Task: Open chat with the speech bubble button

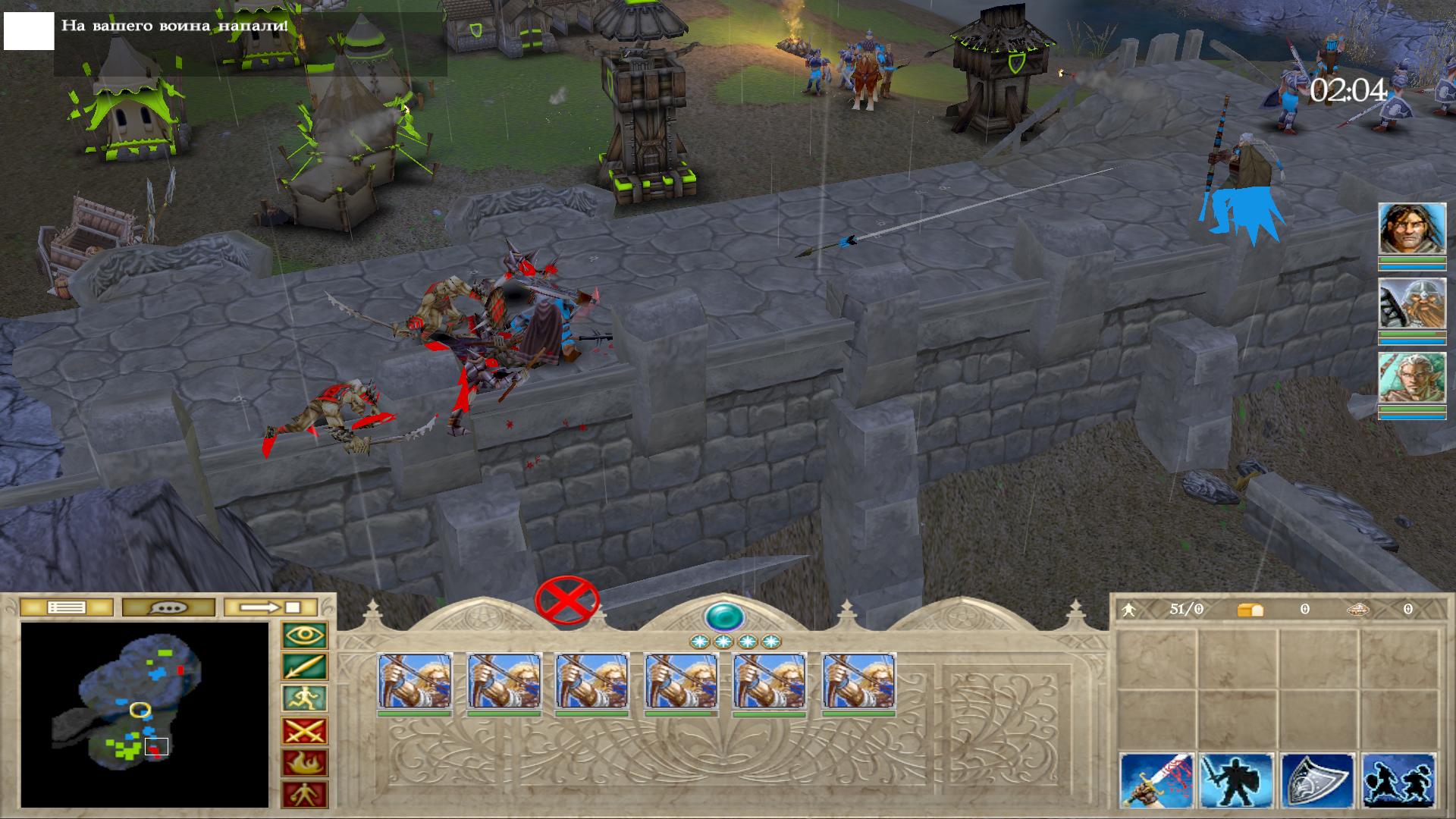Action: click(x=168, y=607)
